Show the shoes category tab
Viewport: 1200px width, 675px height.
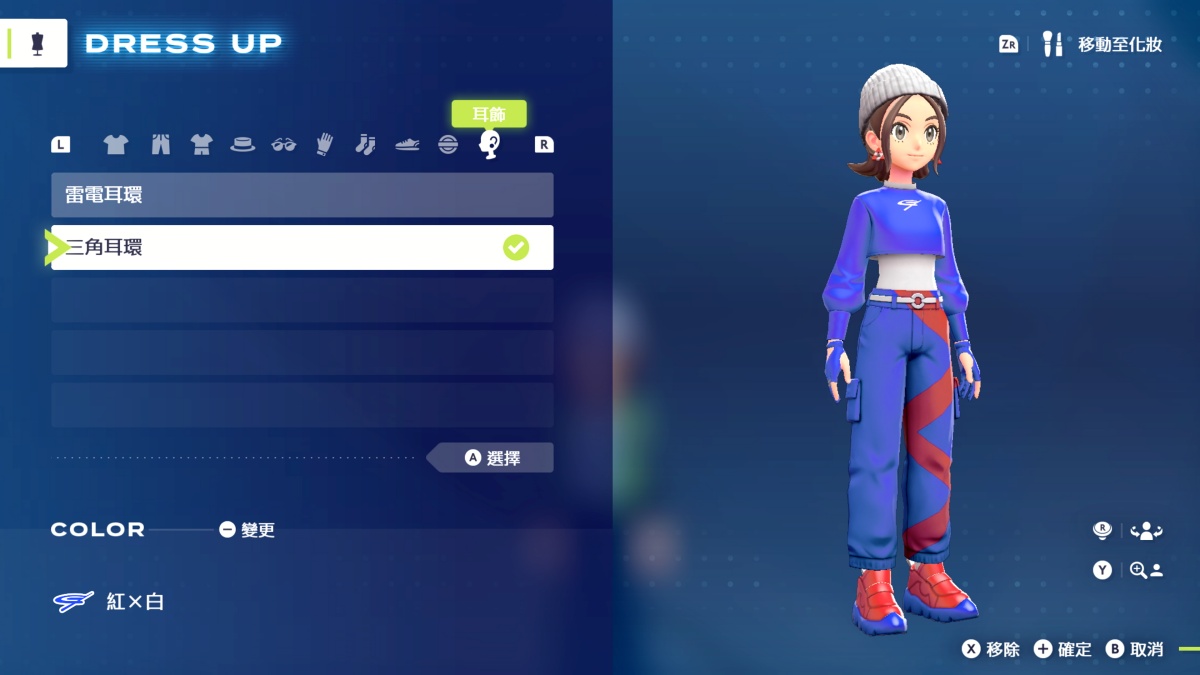407,145
